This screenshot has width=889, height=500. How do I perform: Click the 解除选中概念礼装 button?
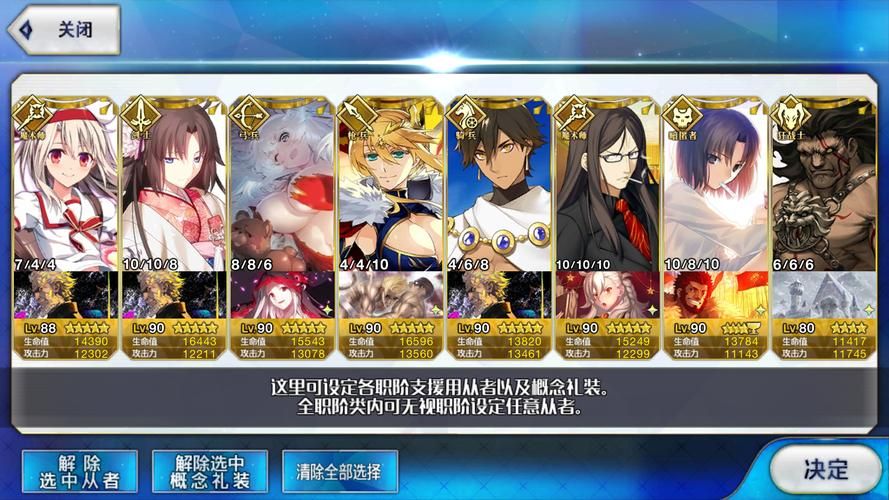pyautogui.click(x=210, y=470)
